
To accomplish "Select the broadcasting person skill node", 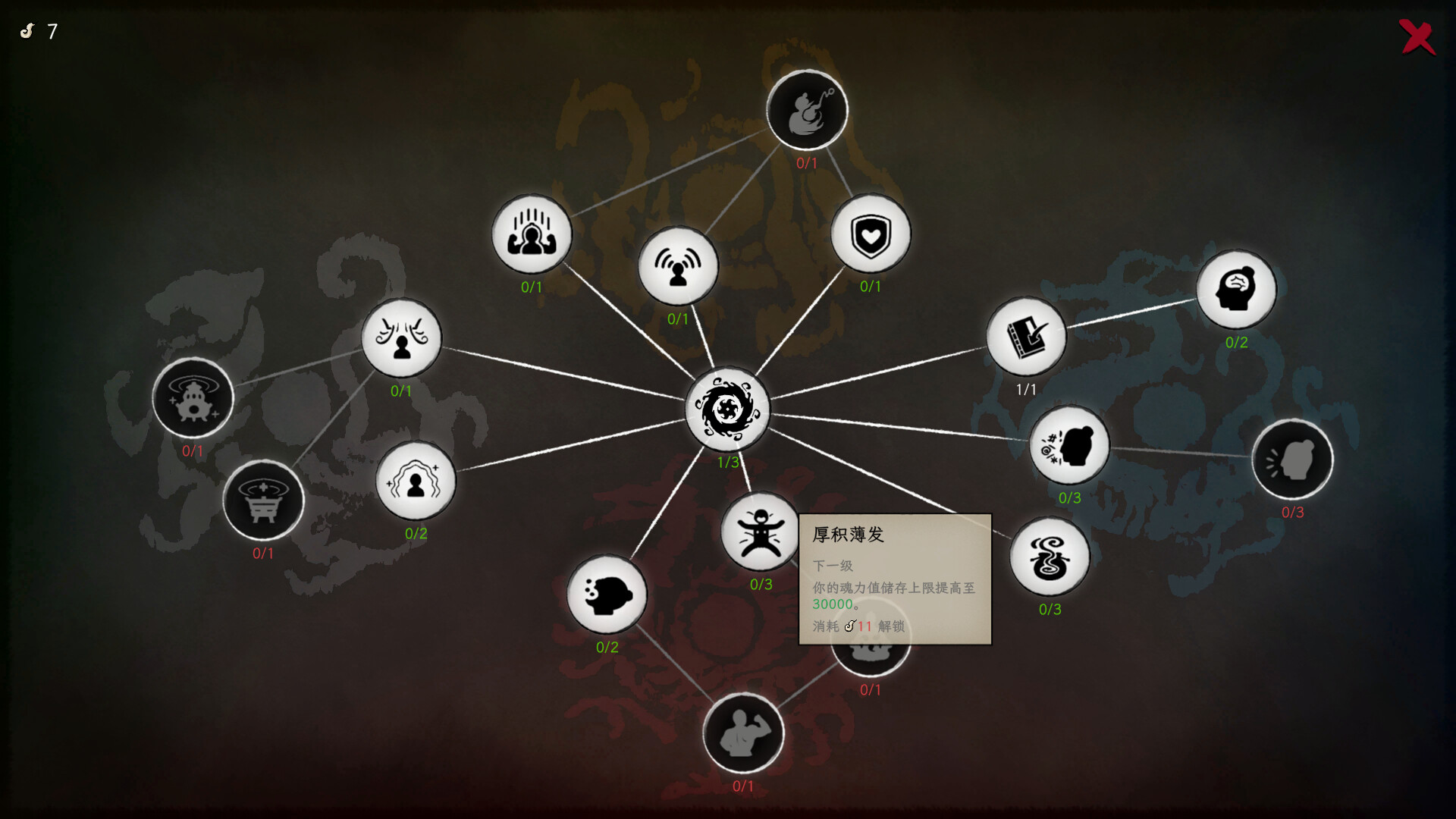I will [679, 265].
